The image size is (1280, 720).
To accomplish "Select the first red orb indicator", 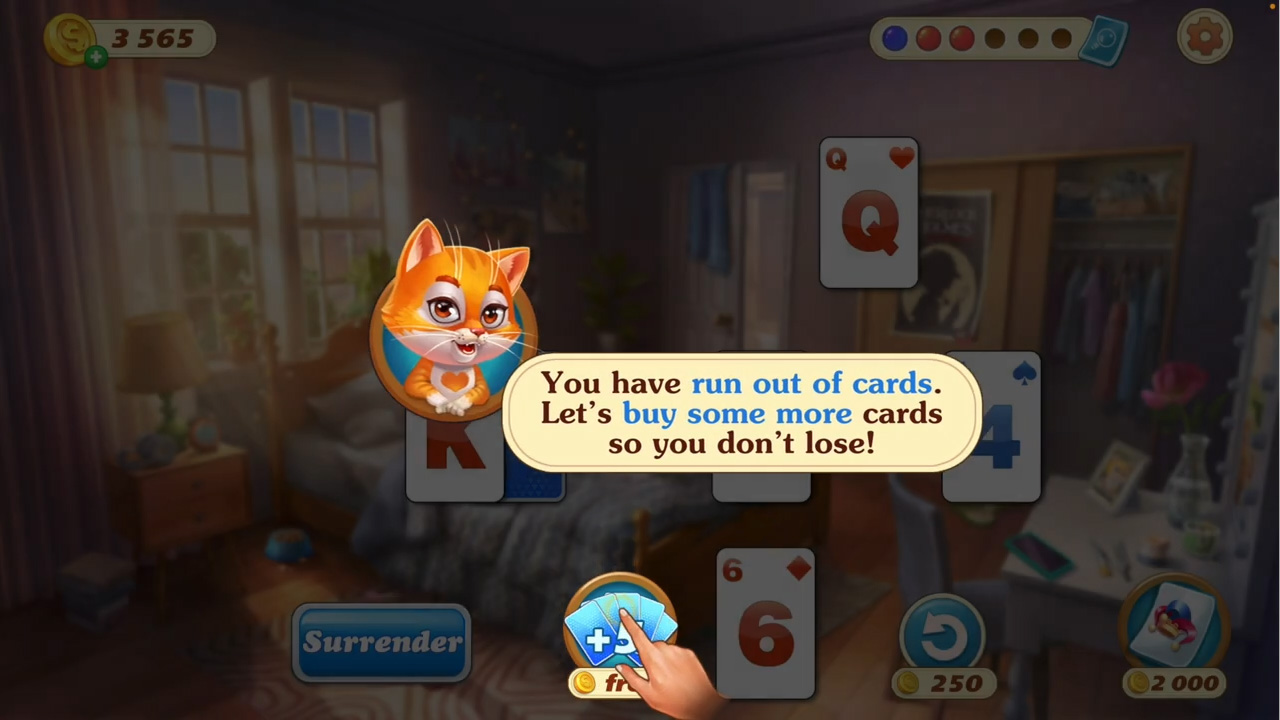I will point(928,38).
